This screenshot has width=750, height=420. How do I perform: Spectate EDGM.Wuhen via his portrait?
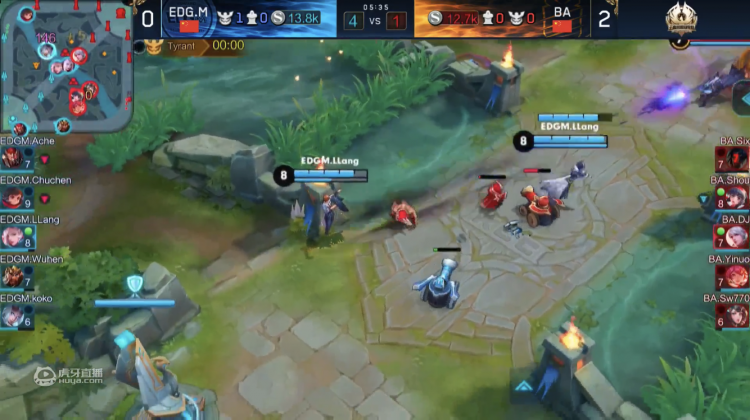[x=12, y=276]
